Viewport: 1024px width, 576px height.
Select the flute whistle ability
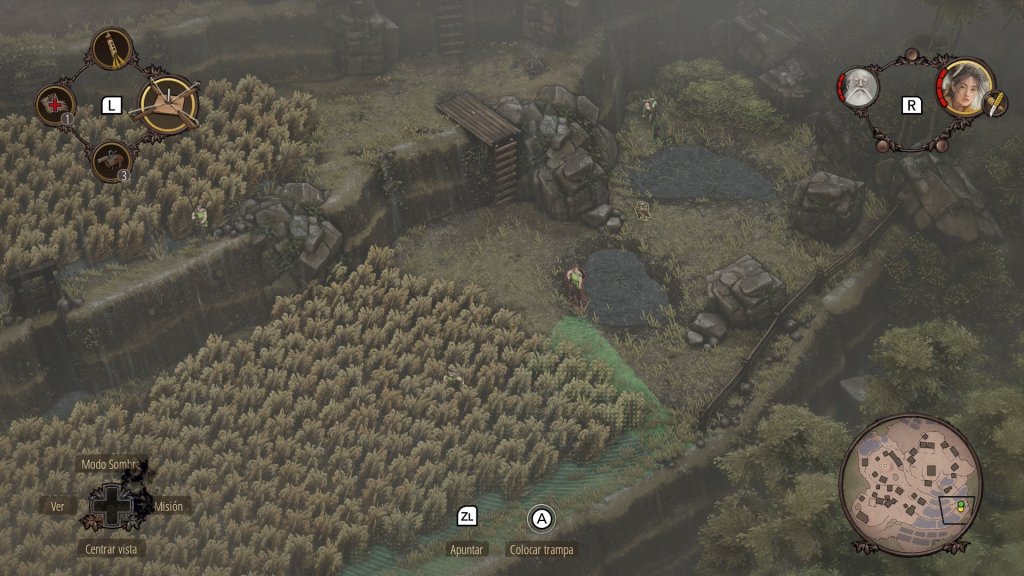pyautogui.click(x=111, y=47)
